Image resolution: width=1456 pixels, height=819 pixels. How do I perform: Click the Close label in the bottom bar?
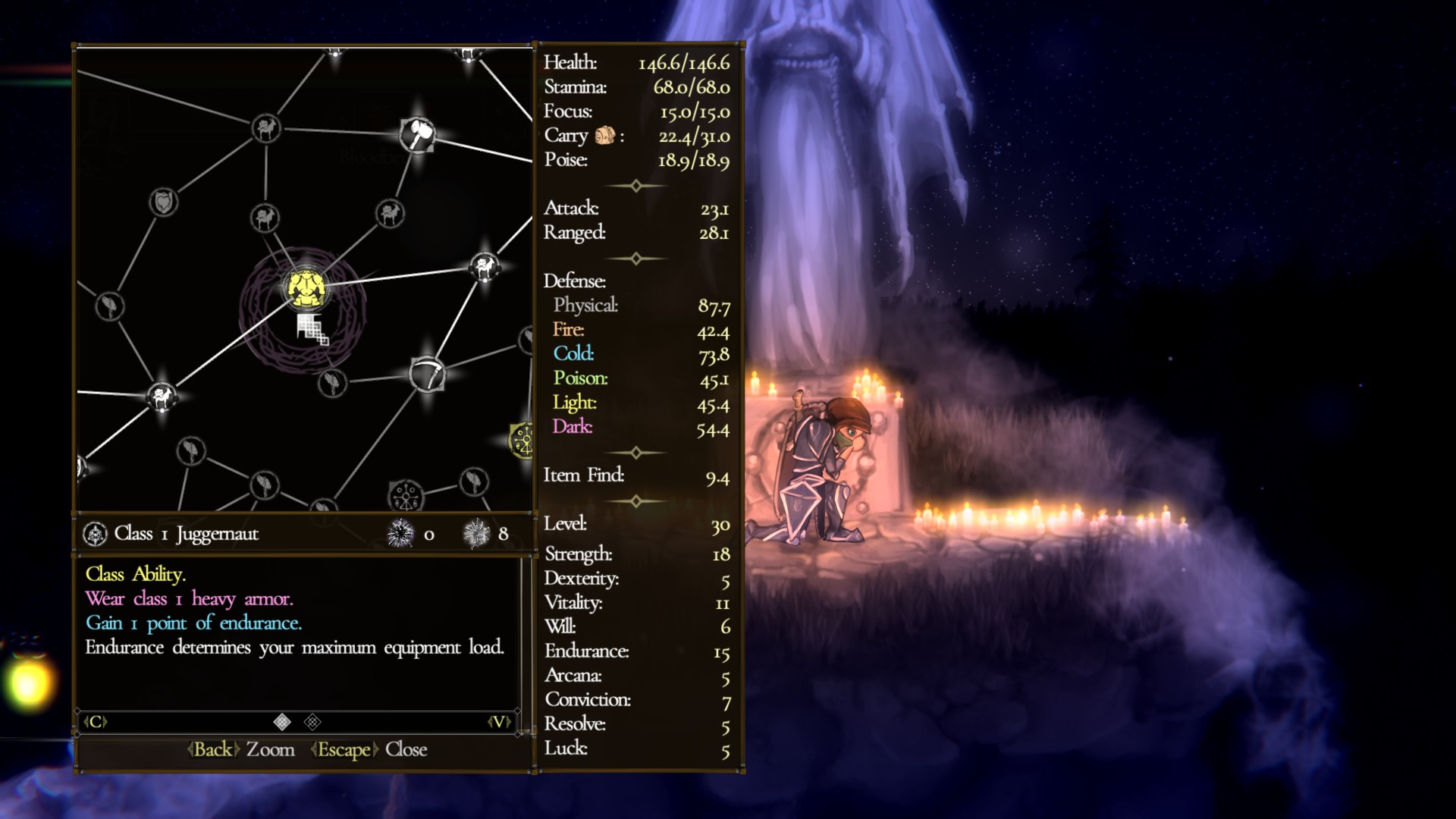pyautogui.click(x=406, y=749)
